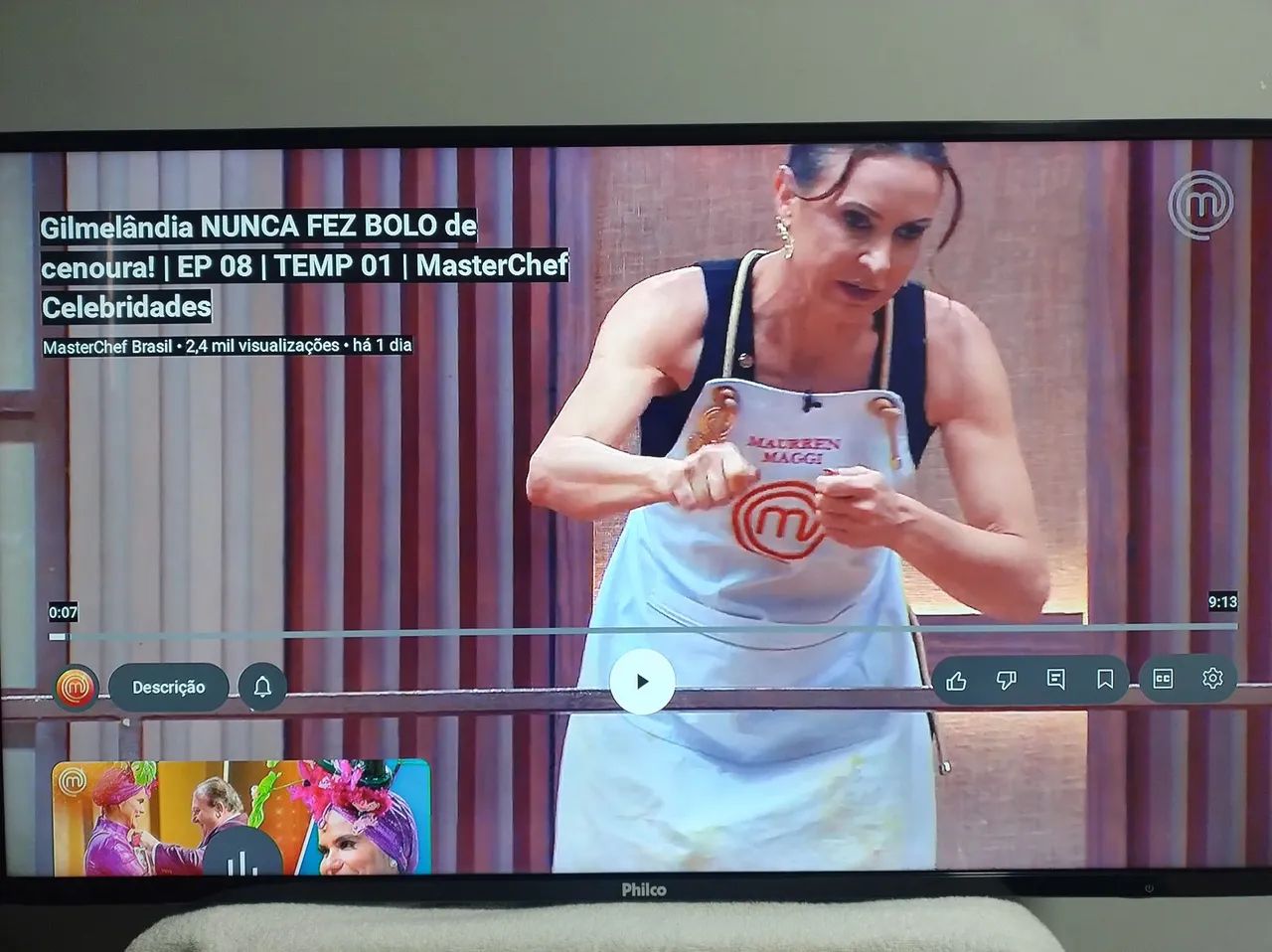Toggle notification bell for the channel
This screenshot has height=952, width=1272.
pyautogui.click(x=260, y=684)
